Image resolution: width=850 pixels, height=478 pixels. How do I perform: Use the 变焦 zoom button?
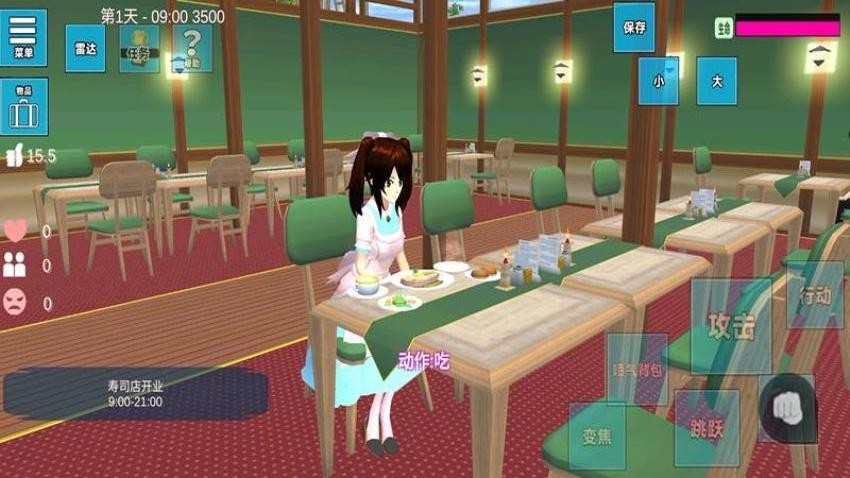click(597, 435)
